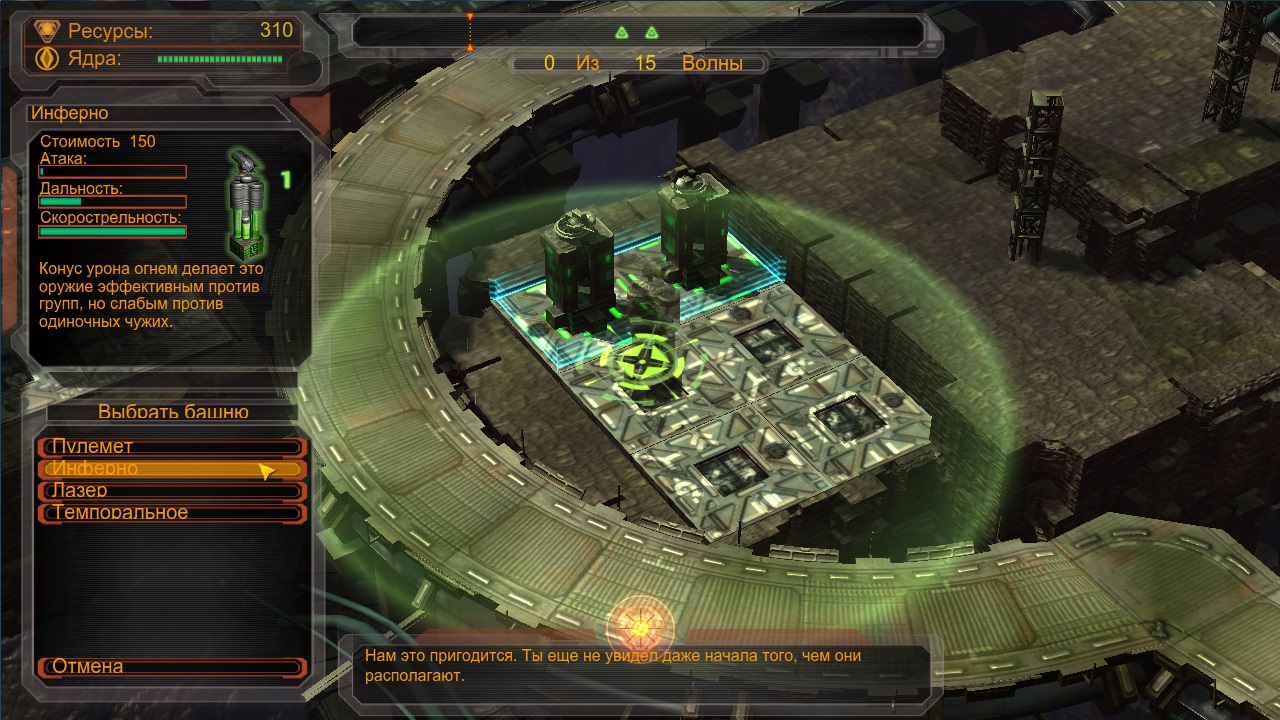This screenshot has height=720, width=1280.
Task: Select the Пулемет tower option
Action: [x=170, y=447]
